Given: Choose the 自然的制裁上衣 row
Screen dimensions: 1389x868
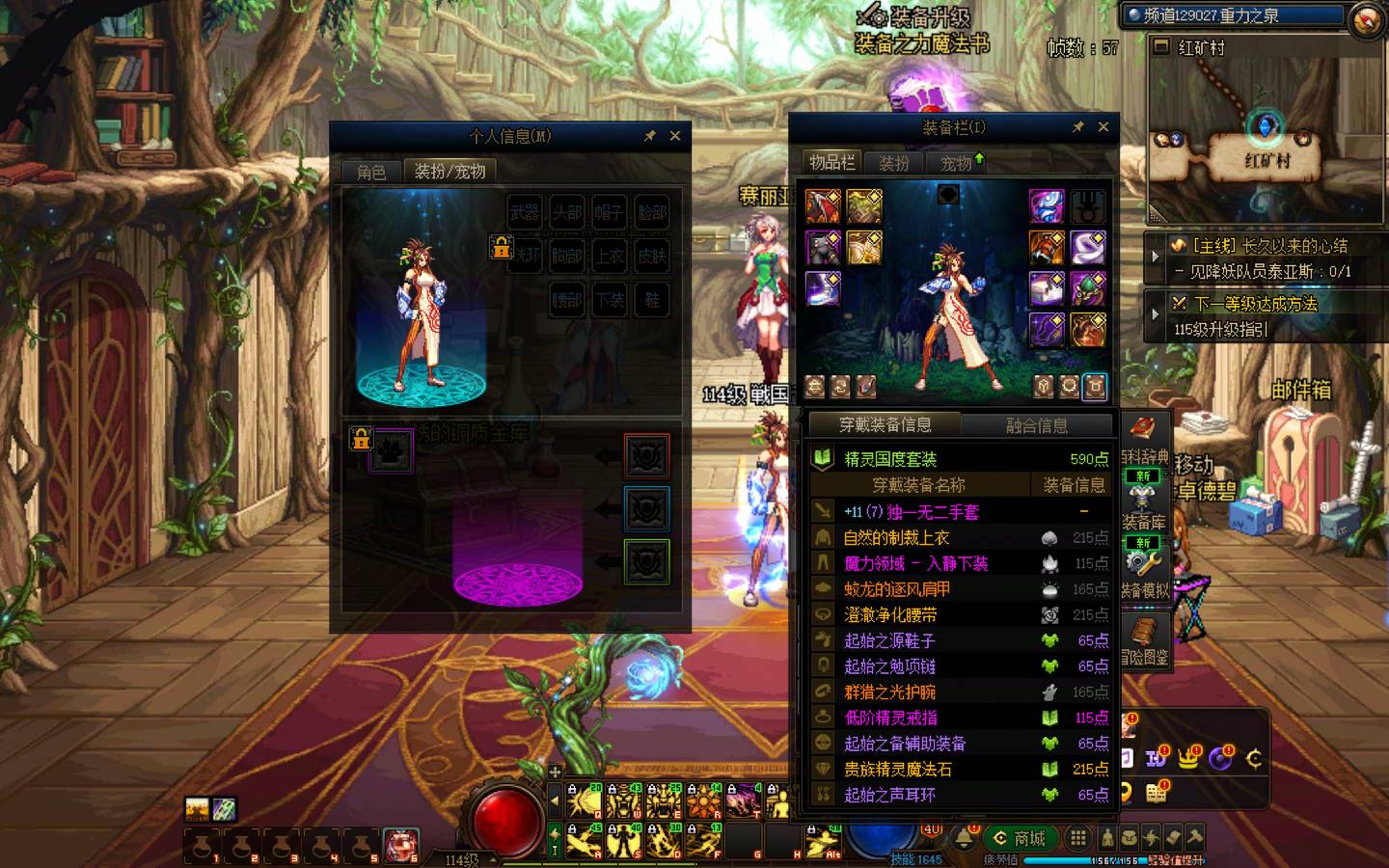Looking at the screenshot, I should (x=897, y=537).
